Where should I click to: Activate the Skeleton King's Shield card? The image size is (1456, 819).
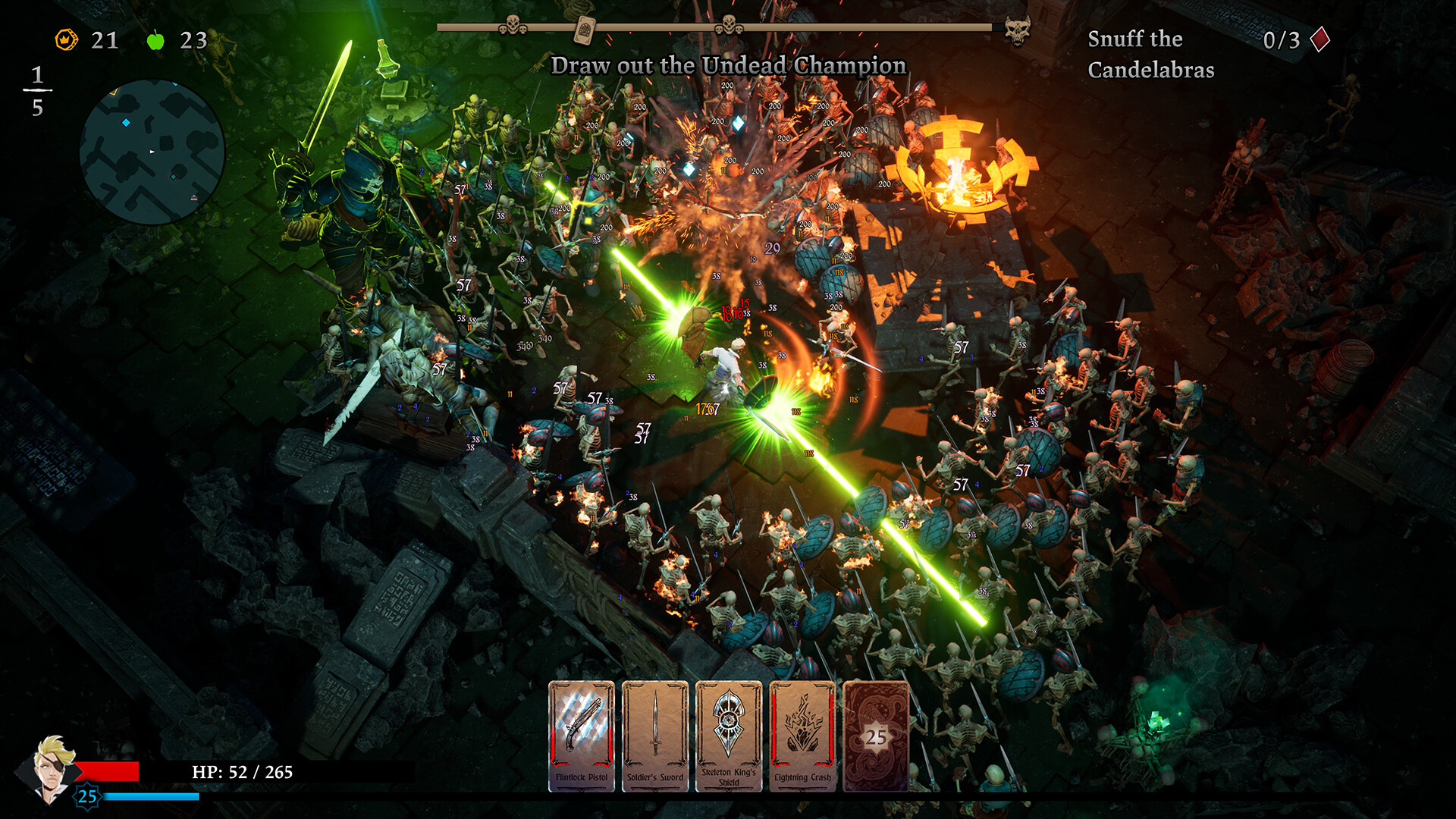click(x=729, y=736)
